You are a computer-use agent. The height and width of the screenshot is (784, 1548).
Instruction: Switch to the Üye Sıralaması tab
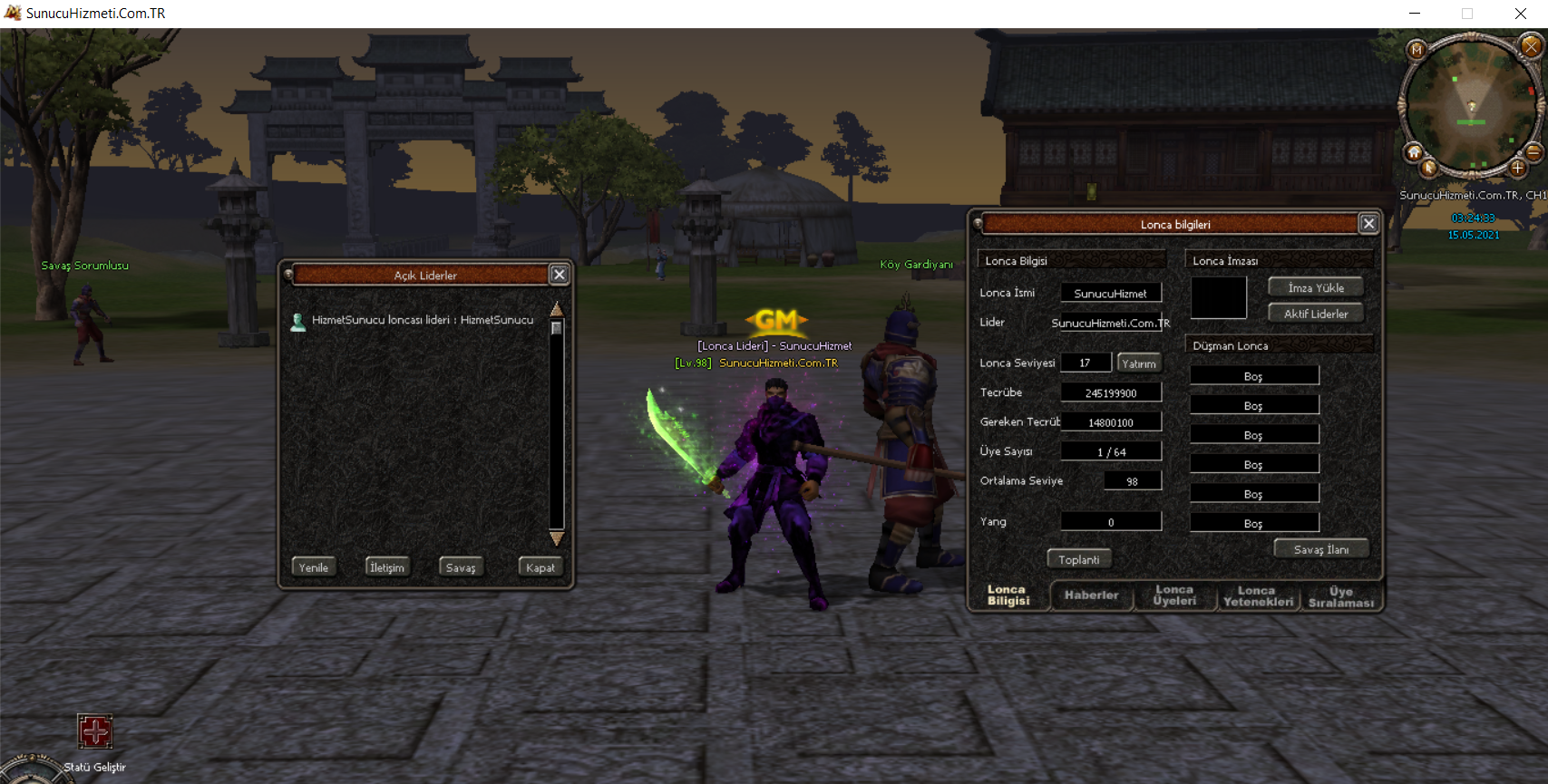pos(1341,596)
